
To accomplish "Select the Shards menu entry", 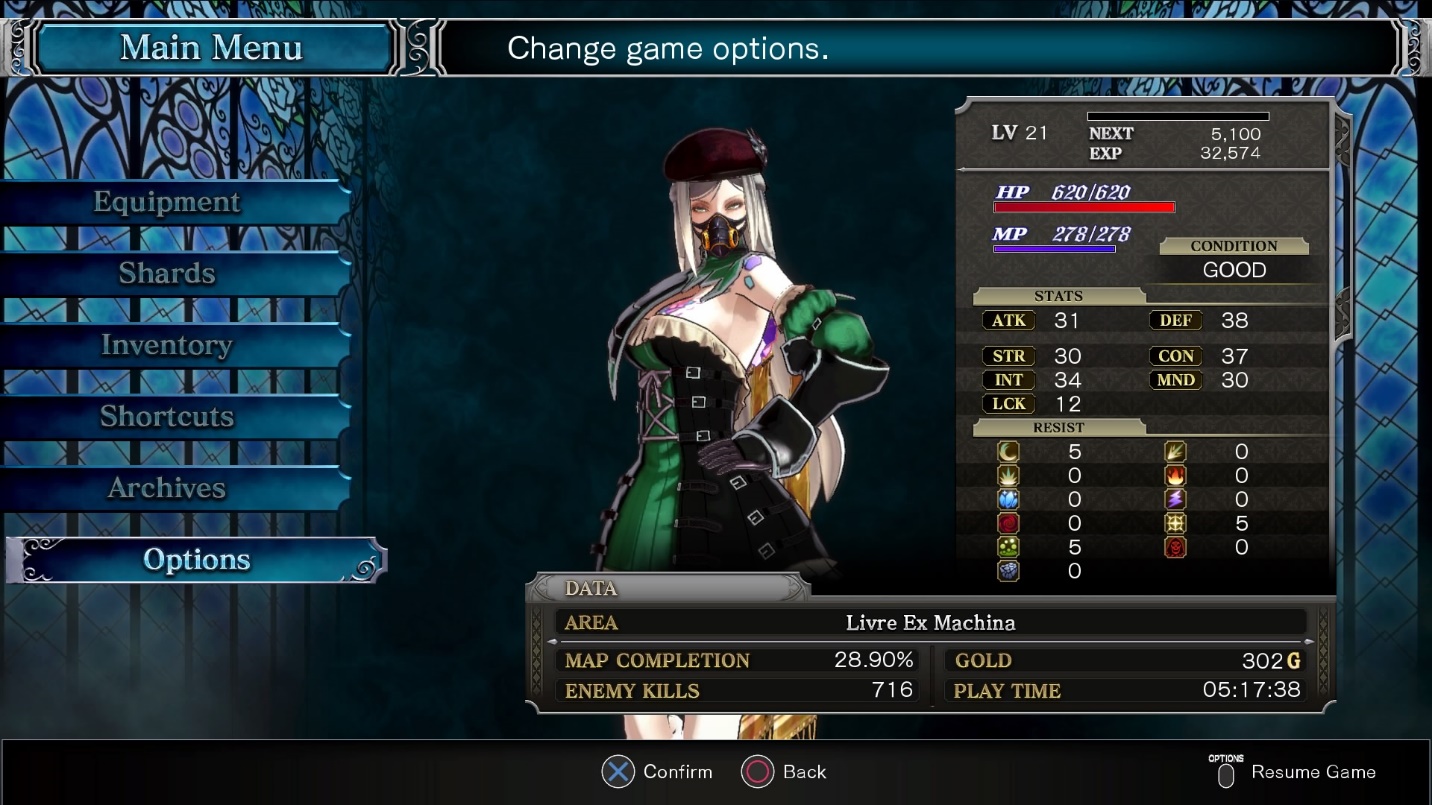I will tap(167, 273).
